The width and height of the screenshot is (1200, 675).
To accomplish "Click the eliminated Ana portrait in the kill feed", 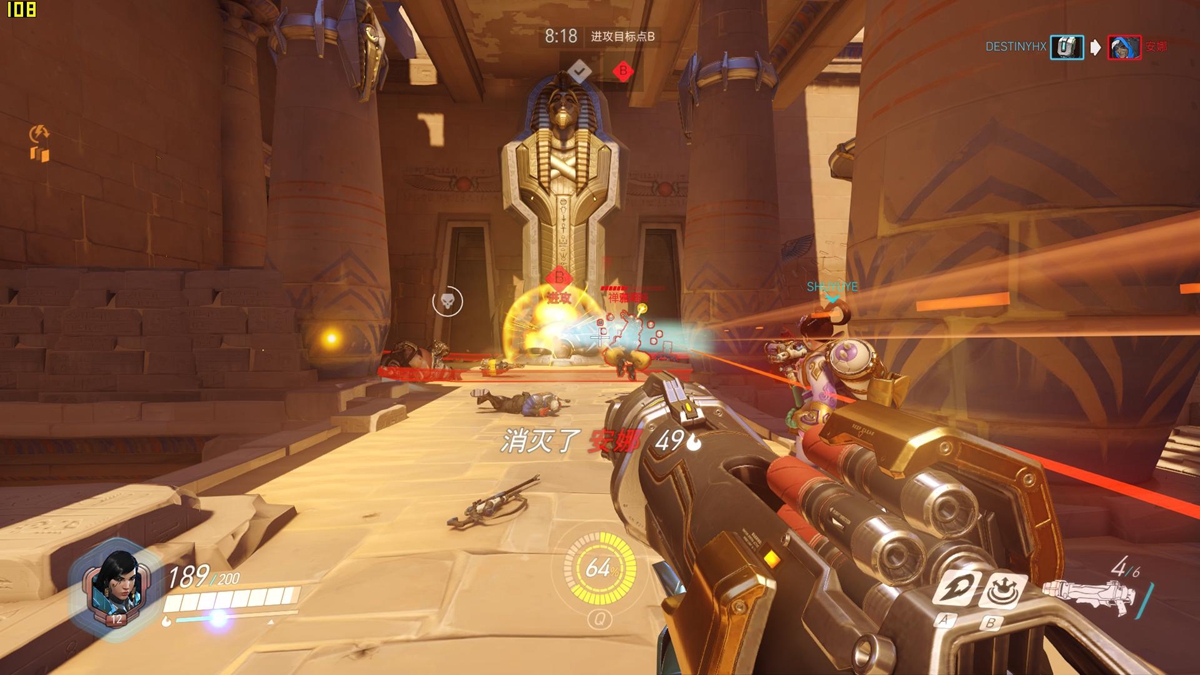I will (x=1124, y=47).
